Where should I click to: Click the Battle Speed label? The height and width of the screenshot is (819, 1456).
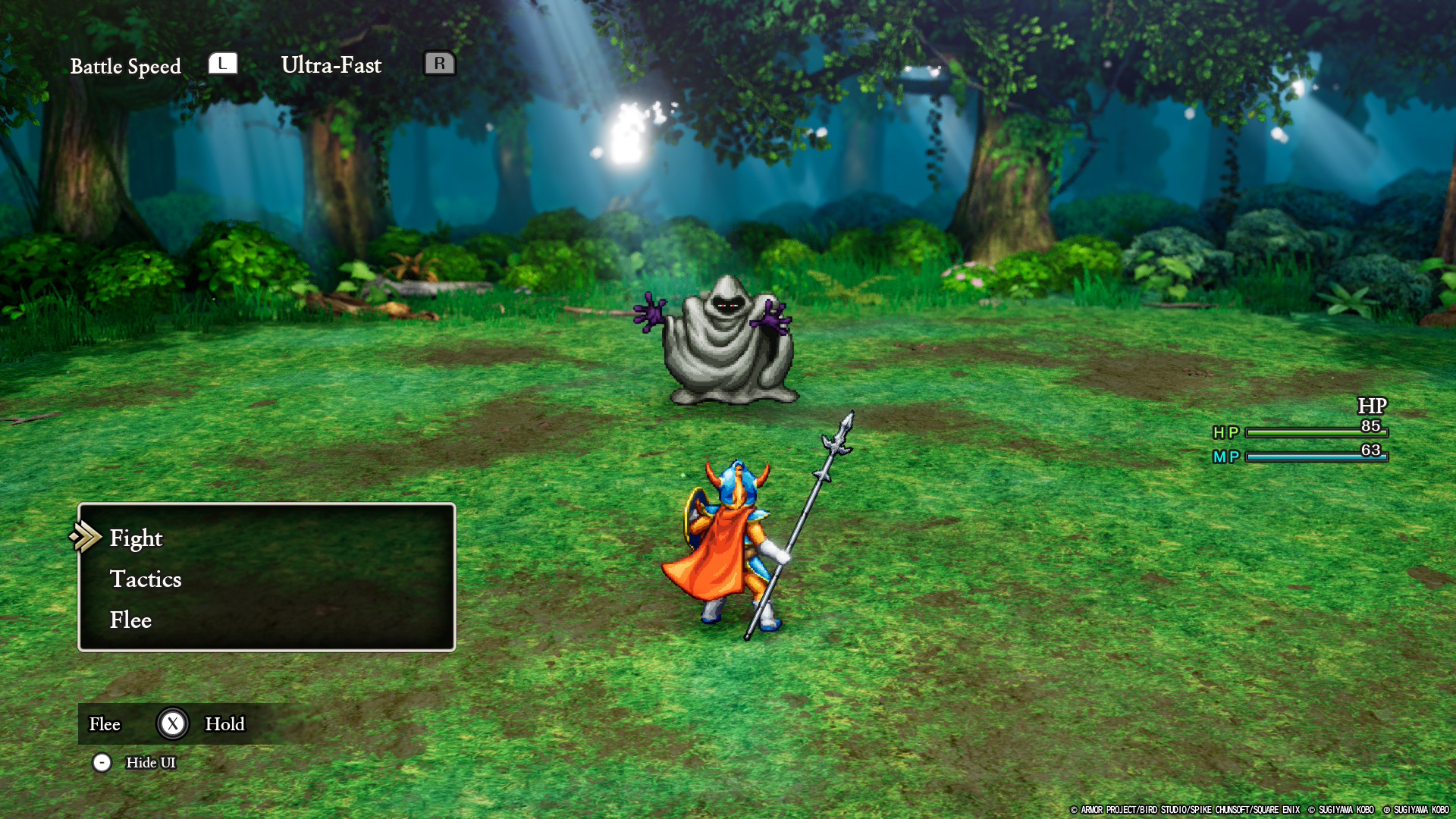(126, 66)
